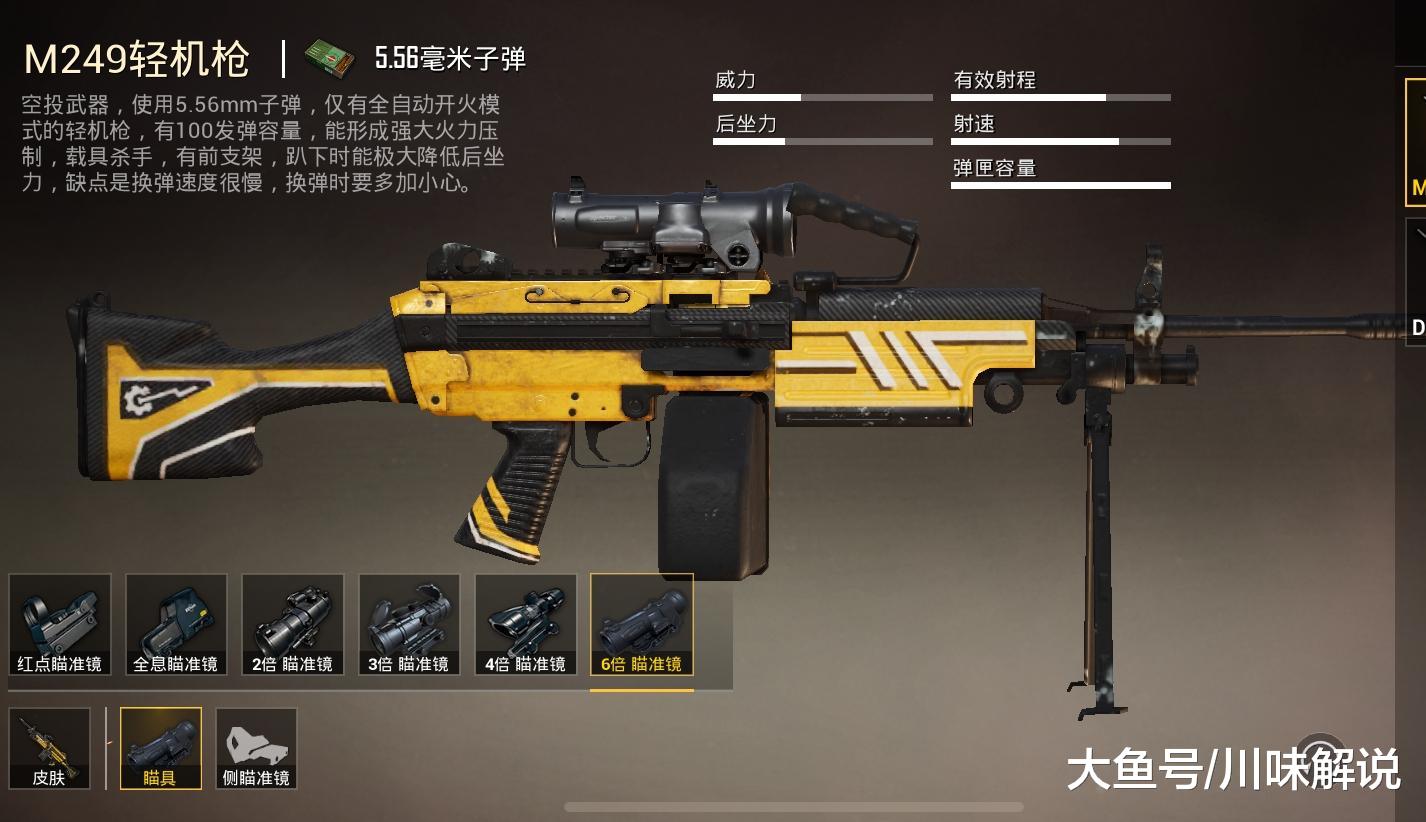Image resolution: width=1426 pixels, height=822 pixels.
Task: Click the 威力 (power) stat bar
Action: (x=822, y=96)
